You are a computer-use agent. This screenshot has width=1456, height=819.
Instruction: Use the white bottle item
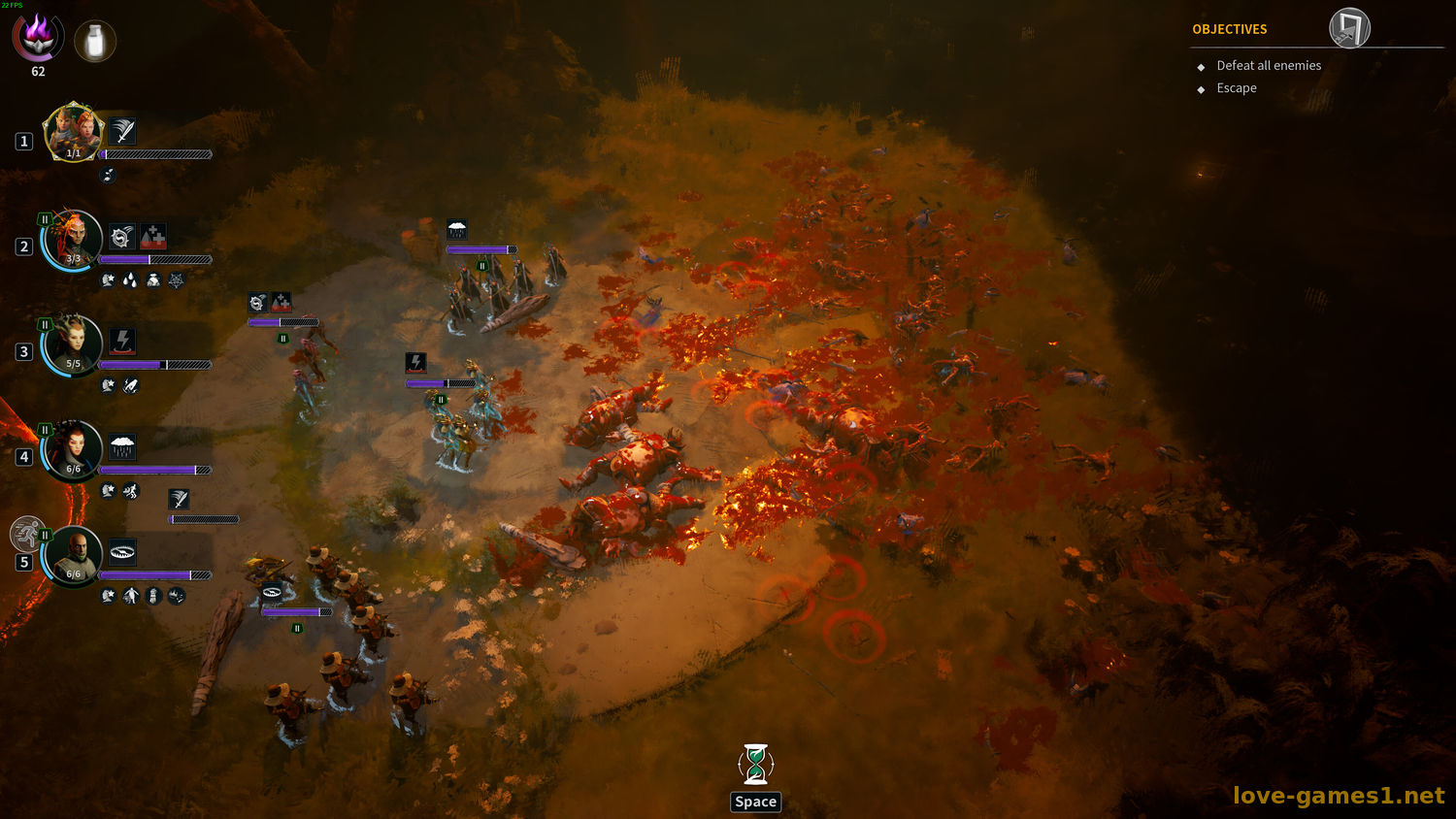pos(95,42)
